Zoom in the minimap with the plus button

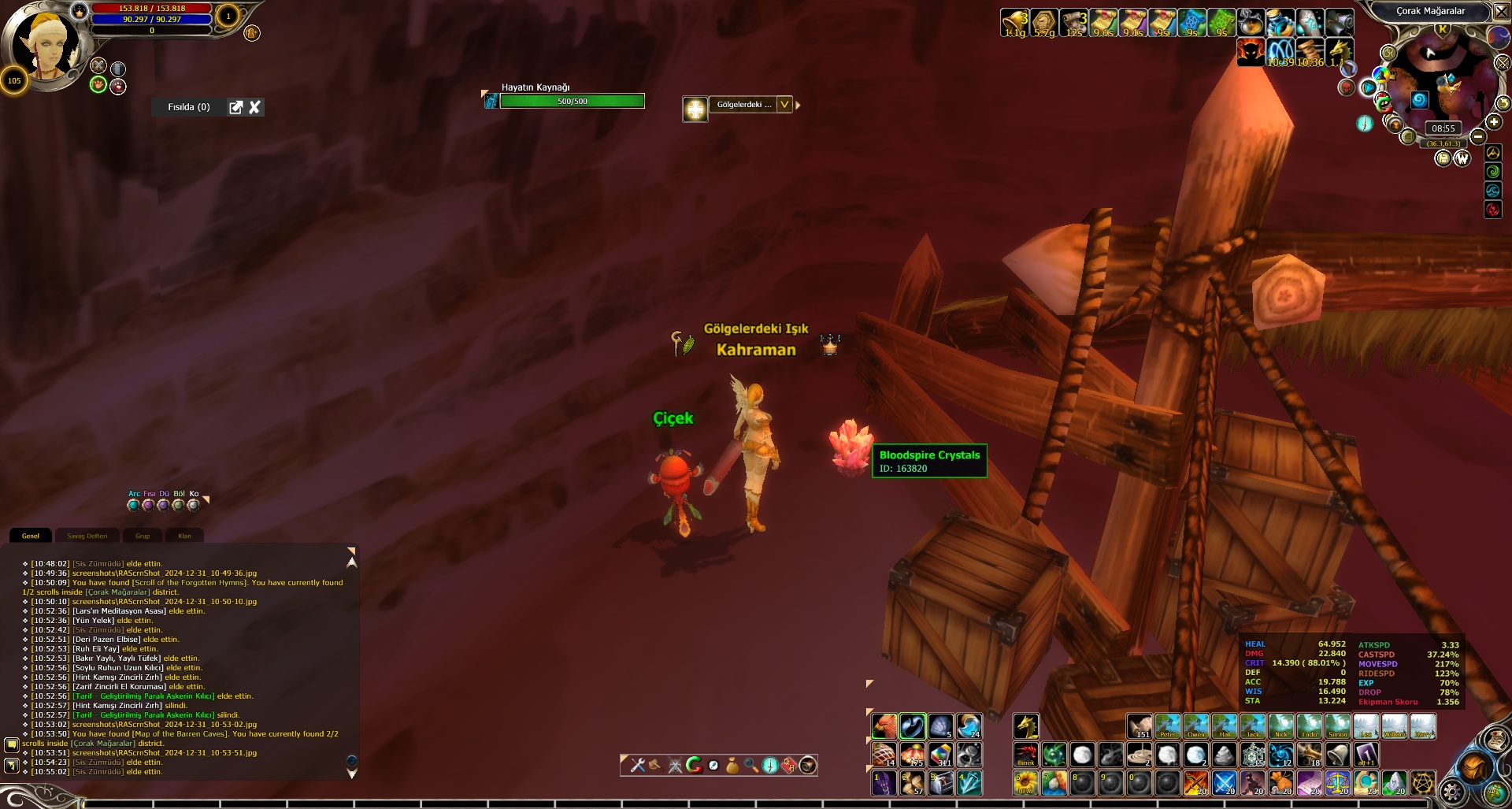click(1493, 121)
